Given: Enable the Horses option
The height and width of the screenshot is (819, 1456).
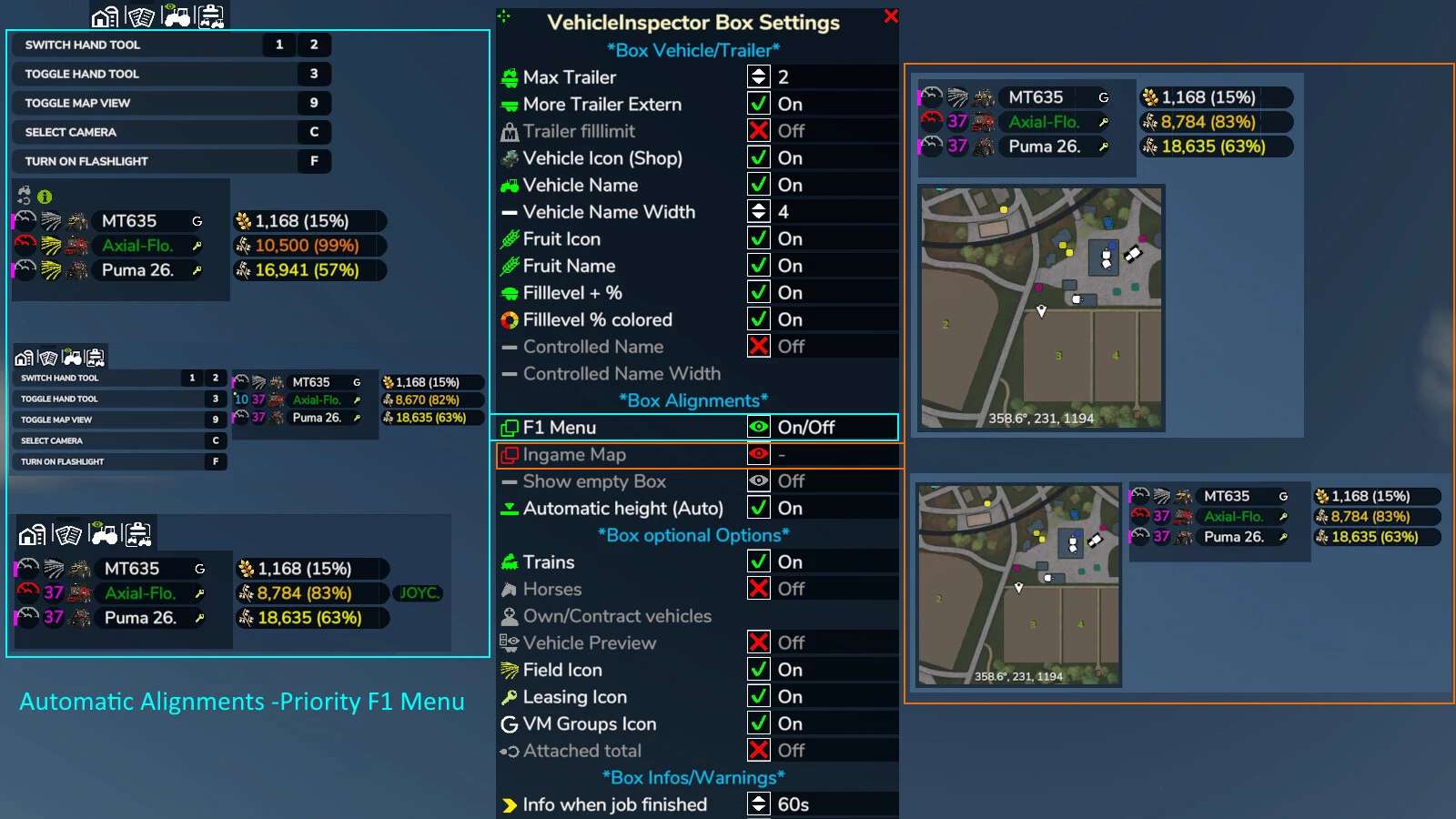Looking at the screenshot, I should coord(759,589).
